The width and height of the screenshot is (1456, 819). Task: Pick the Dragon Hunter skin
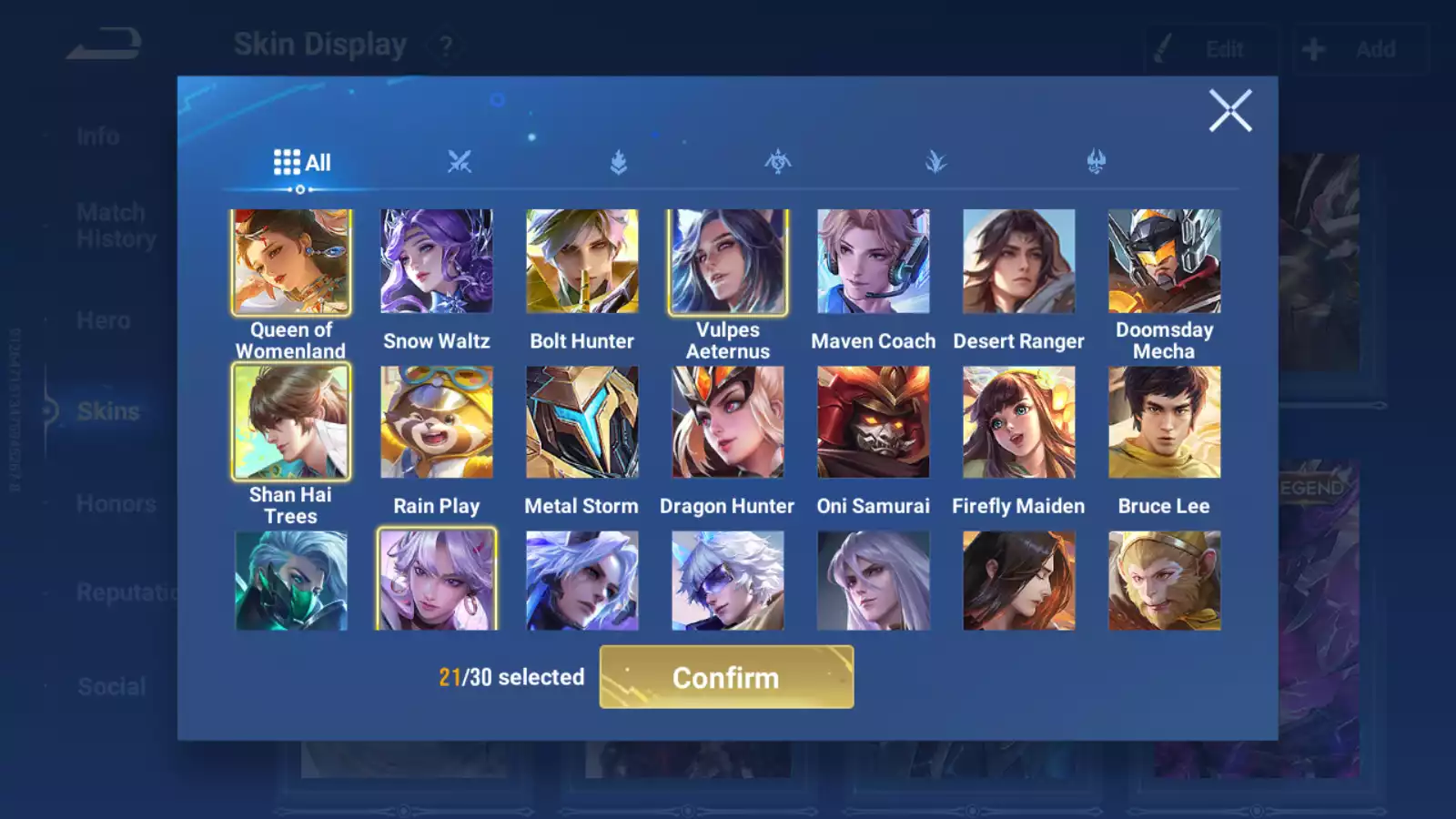coord(728,422)
